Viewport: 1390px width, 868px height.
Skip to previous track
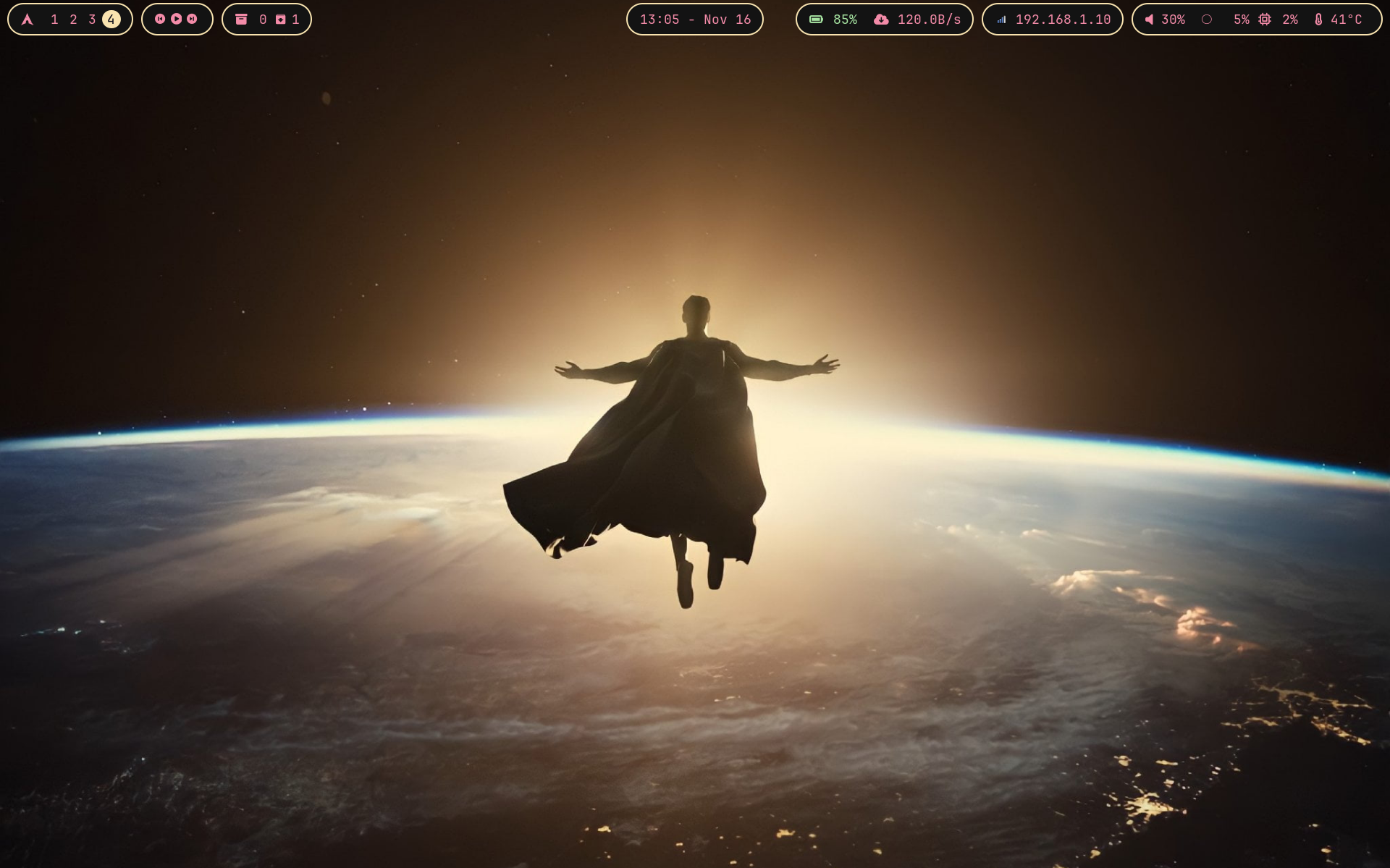point(160,20)
